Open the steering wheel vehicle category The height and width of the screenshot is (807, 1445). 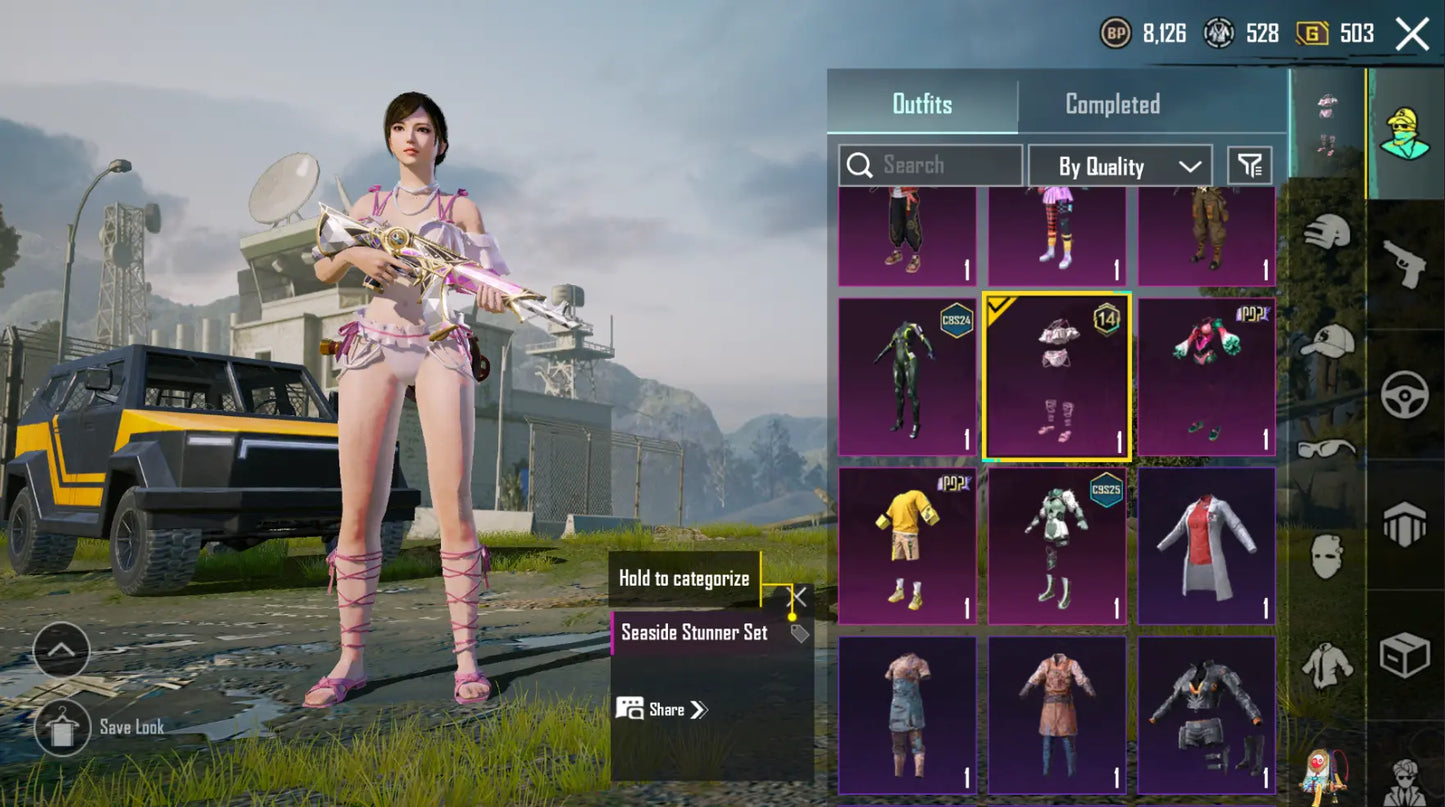(x=1404, y=394)
